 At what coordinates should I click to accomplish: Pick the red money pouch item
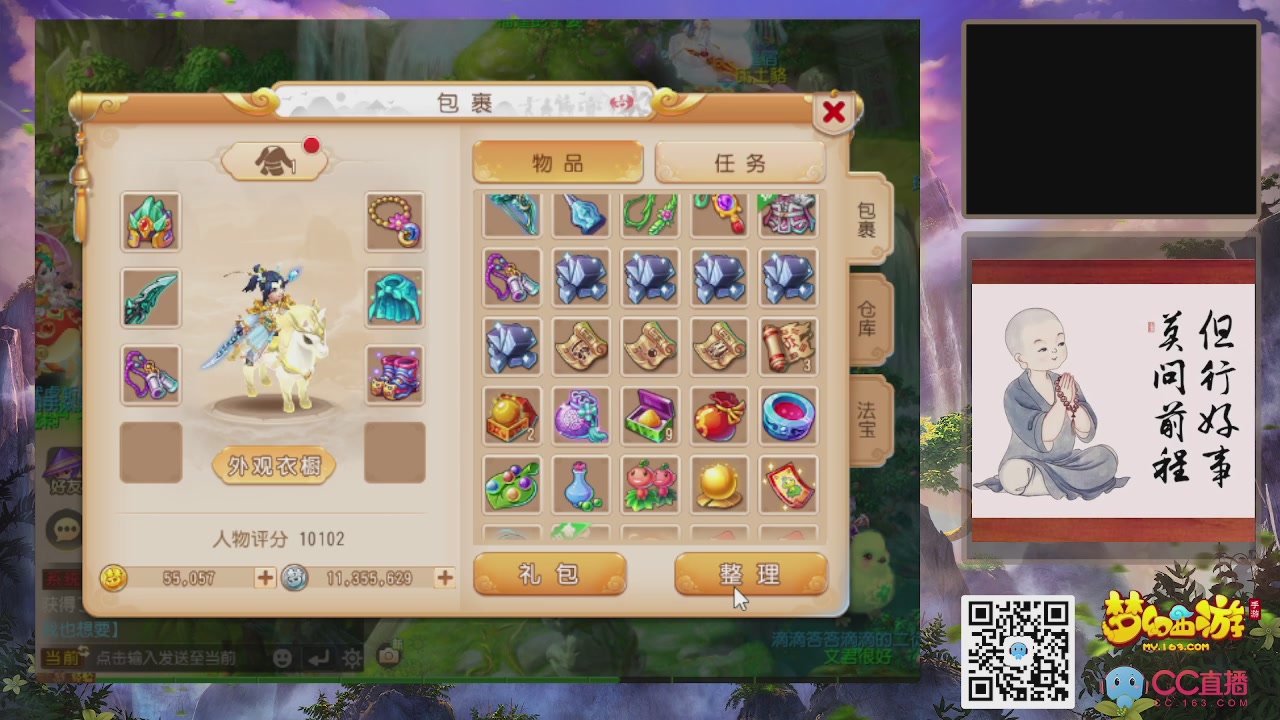coord(719,415)
